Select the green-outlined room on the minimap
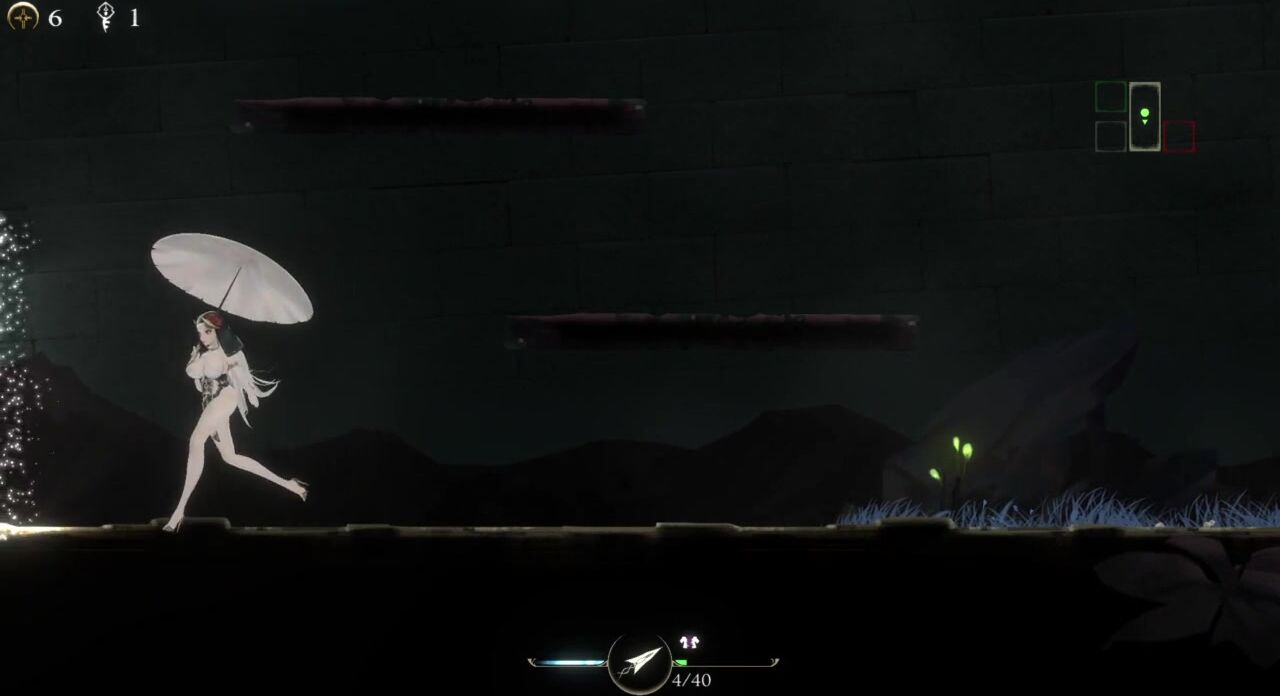This screenshot has height=696, width=1280. pos(1110,97)
